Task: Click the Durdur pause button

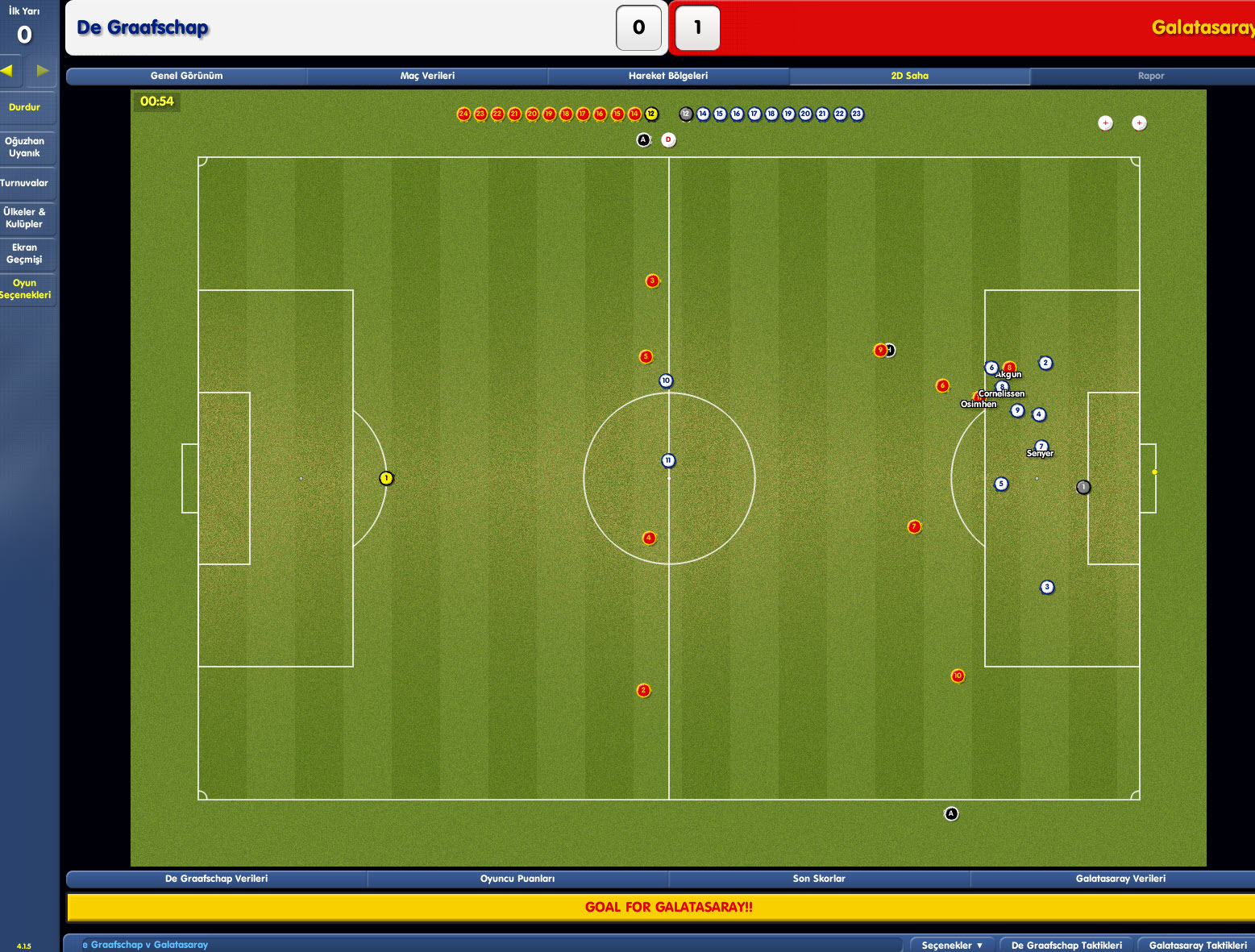Action: [25, 107]
